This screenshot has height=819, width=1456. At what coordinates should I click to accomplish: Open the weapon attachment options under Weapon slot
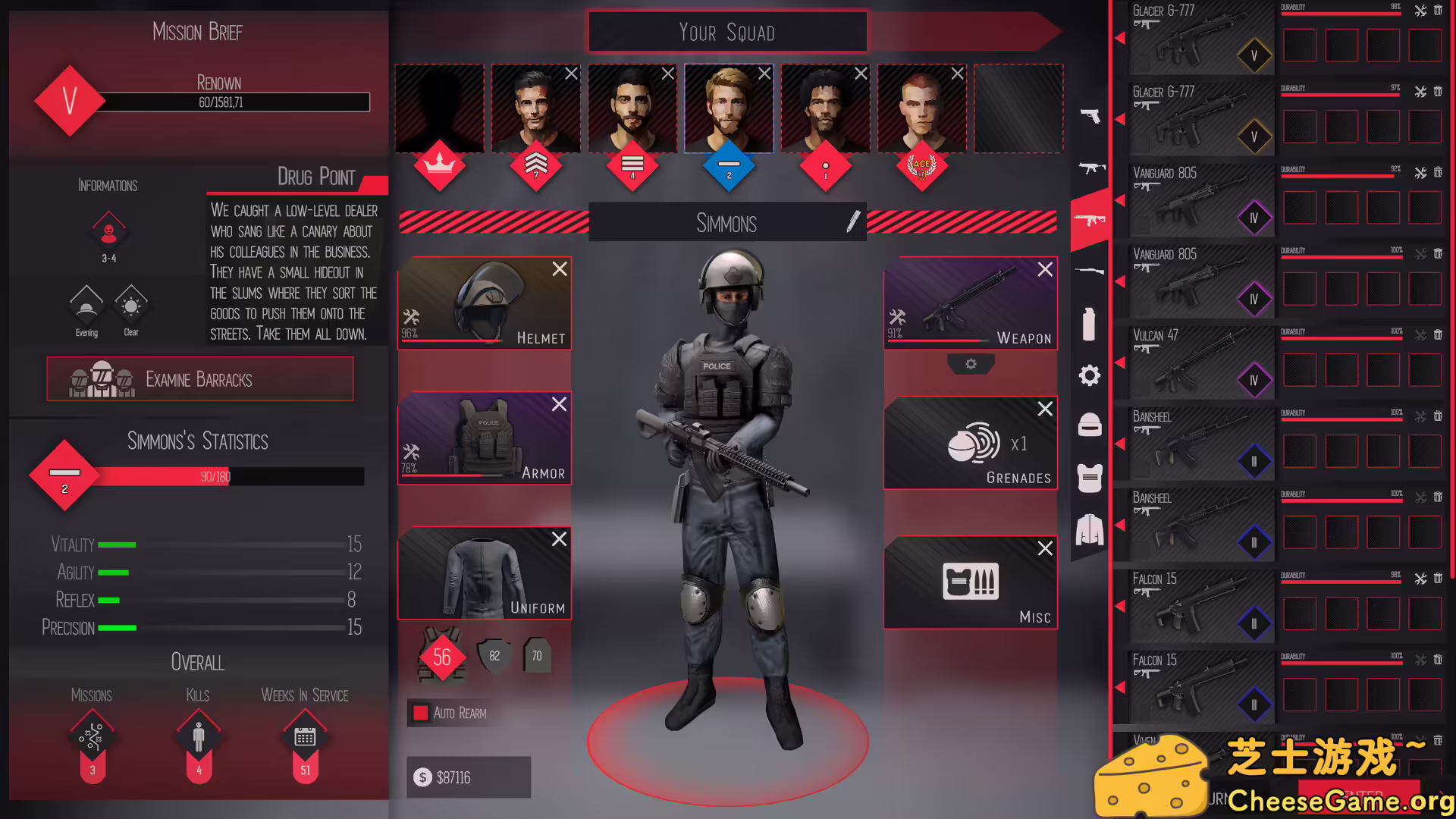(971, 365)
